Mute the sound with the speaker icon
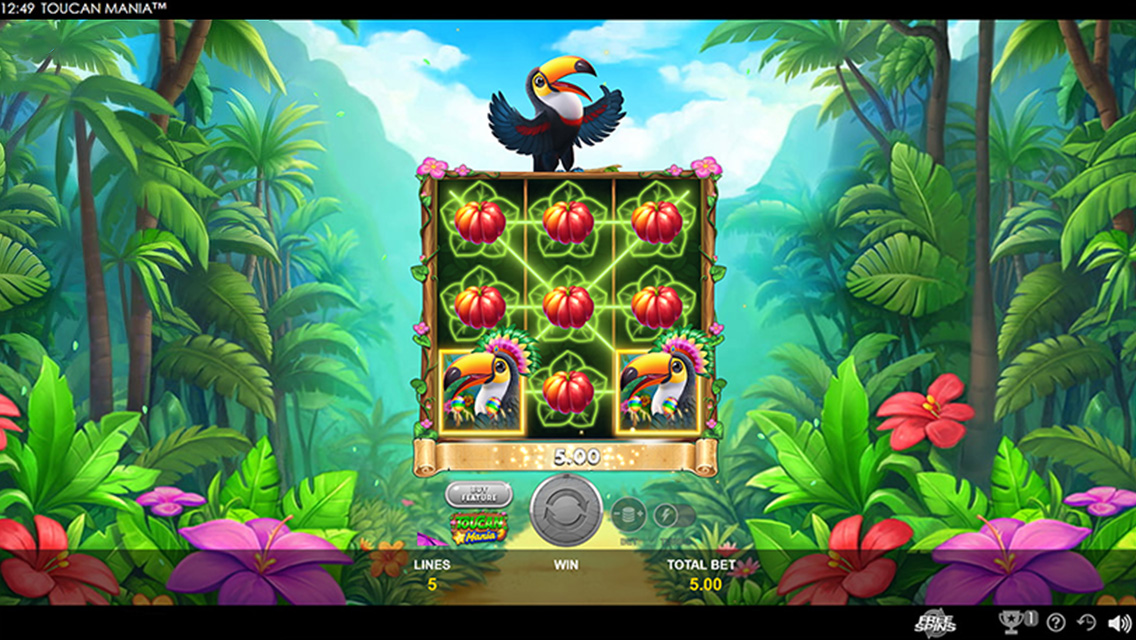 click(x=1120, y=623)
